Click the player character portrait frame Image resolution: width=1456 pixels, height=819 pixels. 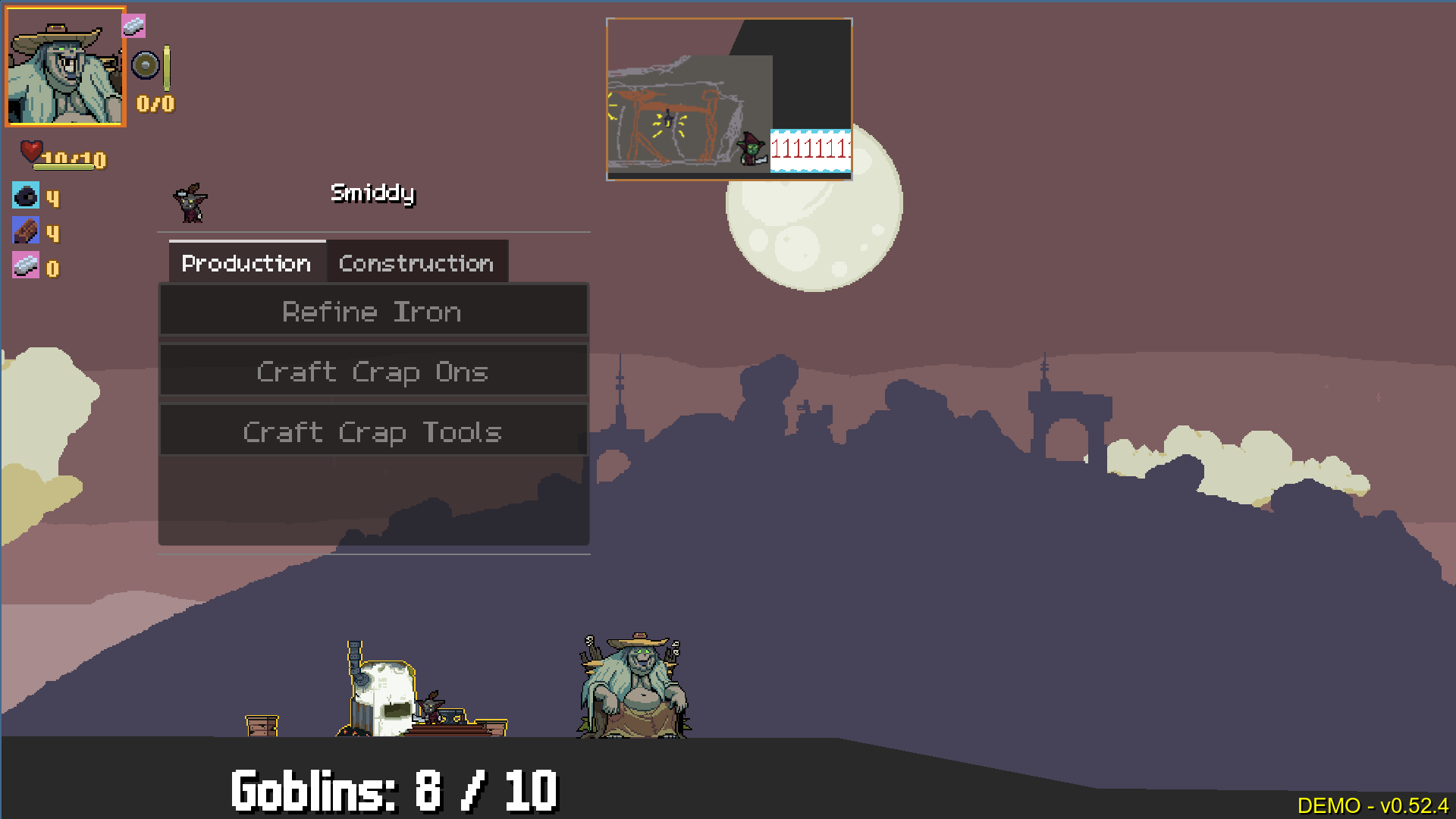point(64,67)
